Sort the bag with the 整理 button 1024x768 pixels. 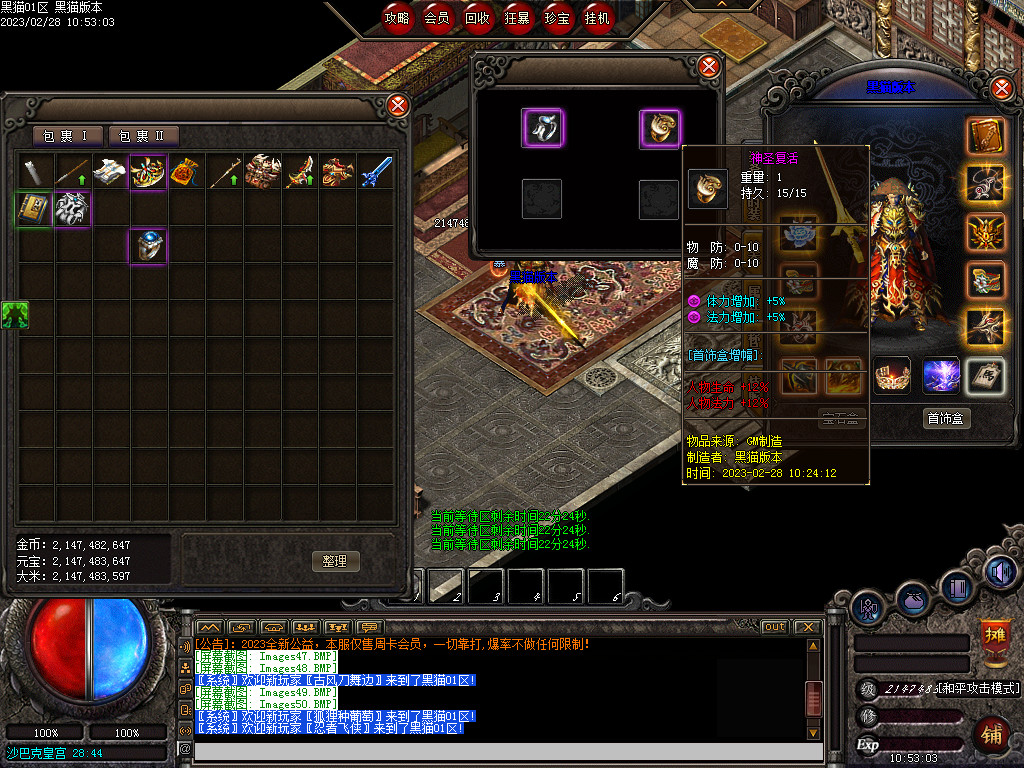click(x=335, y=561)
